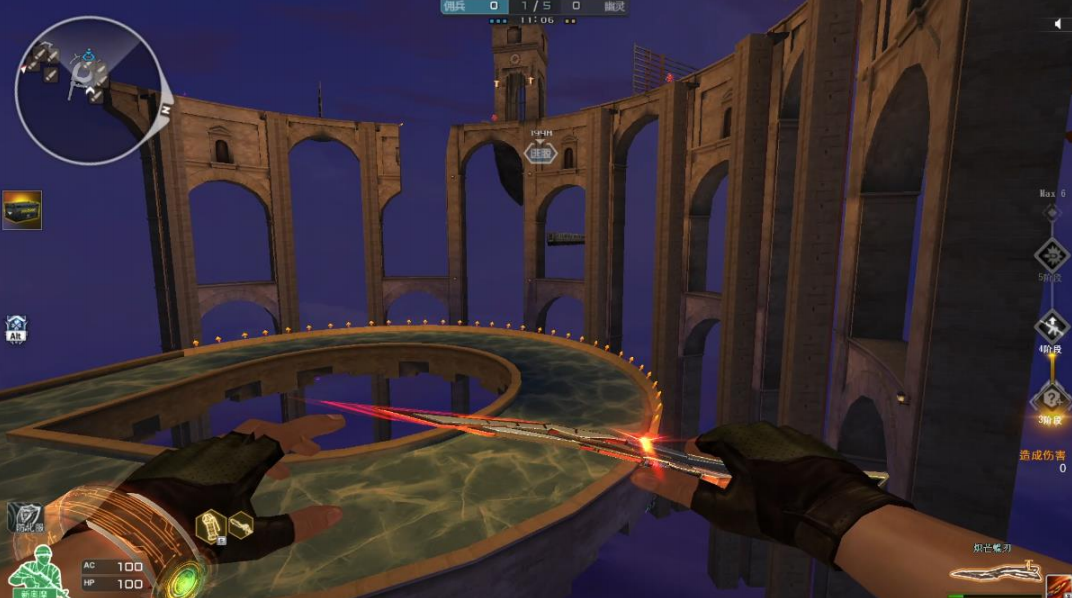This screenshot has width=1072, height=598.
Task: Open the supply crate icon
Action: pyautogui.click(x=22, y=210)
